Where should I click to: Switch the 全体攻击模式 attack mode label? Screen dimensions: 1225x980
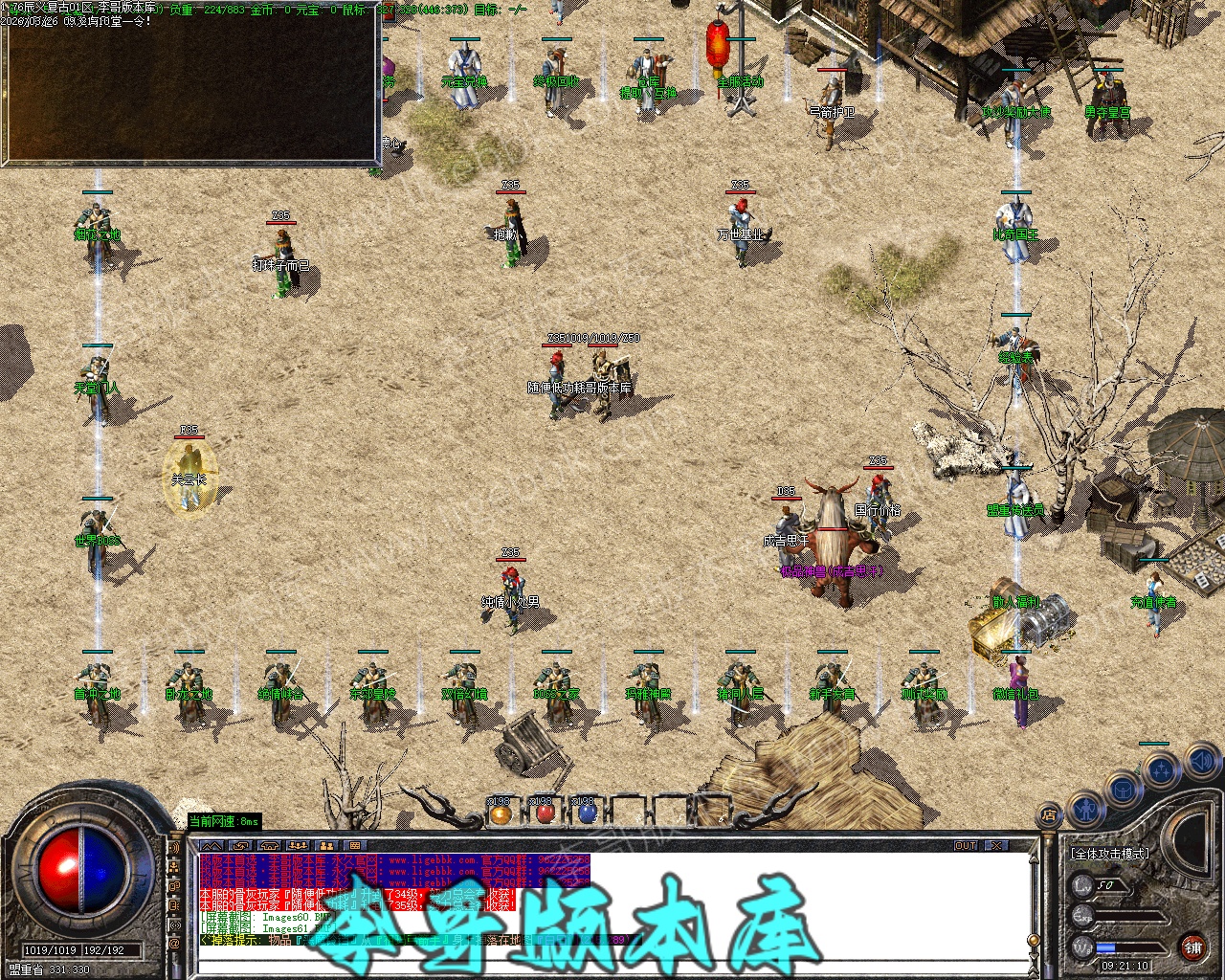[x=1110, y=854]
